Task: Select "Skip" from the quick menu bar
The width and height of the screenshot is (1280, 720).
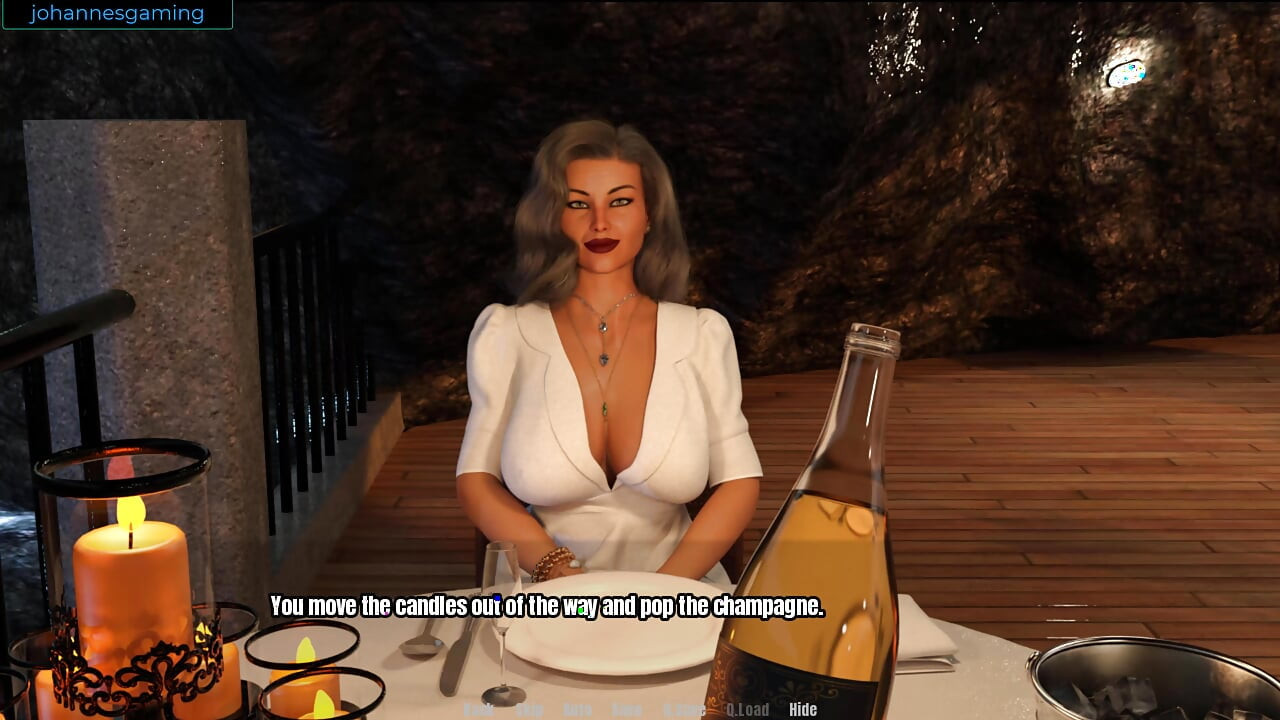Action: click(x=531, y=709)
